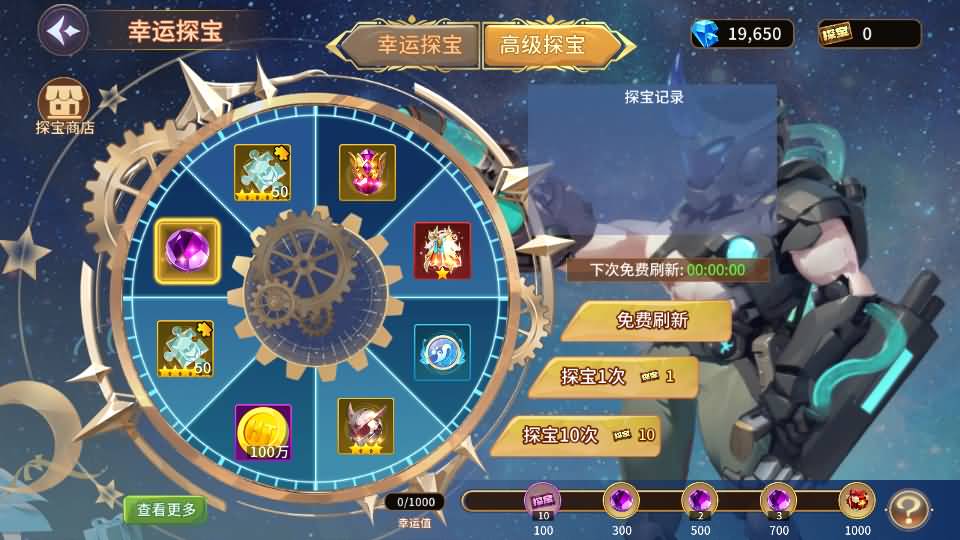
Task: Switch to the 幸运探宝 tab
Action: pos(418,45)
